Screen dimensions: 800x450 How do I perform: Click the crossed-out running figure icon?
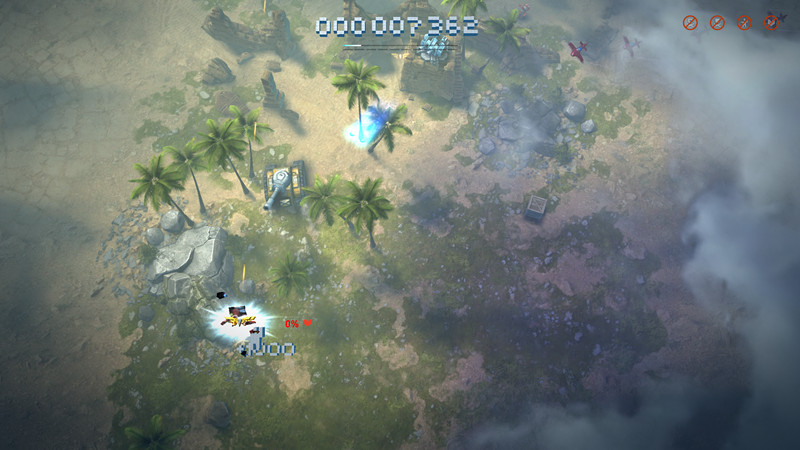coord(744,22)
